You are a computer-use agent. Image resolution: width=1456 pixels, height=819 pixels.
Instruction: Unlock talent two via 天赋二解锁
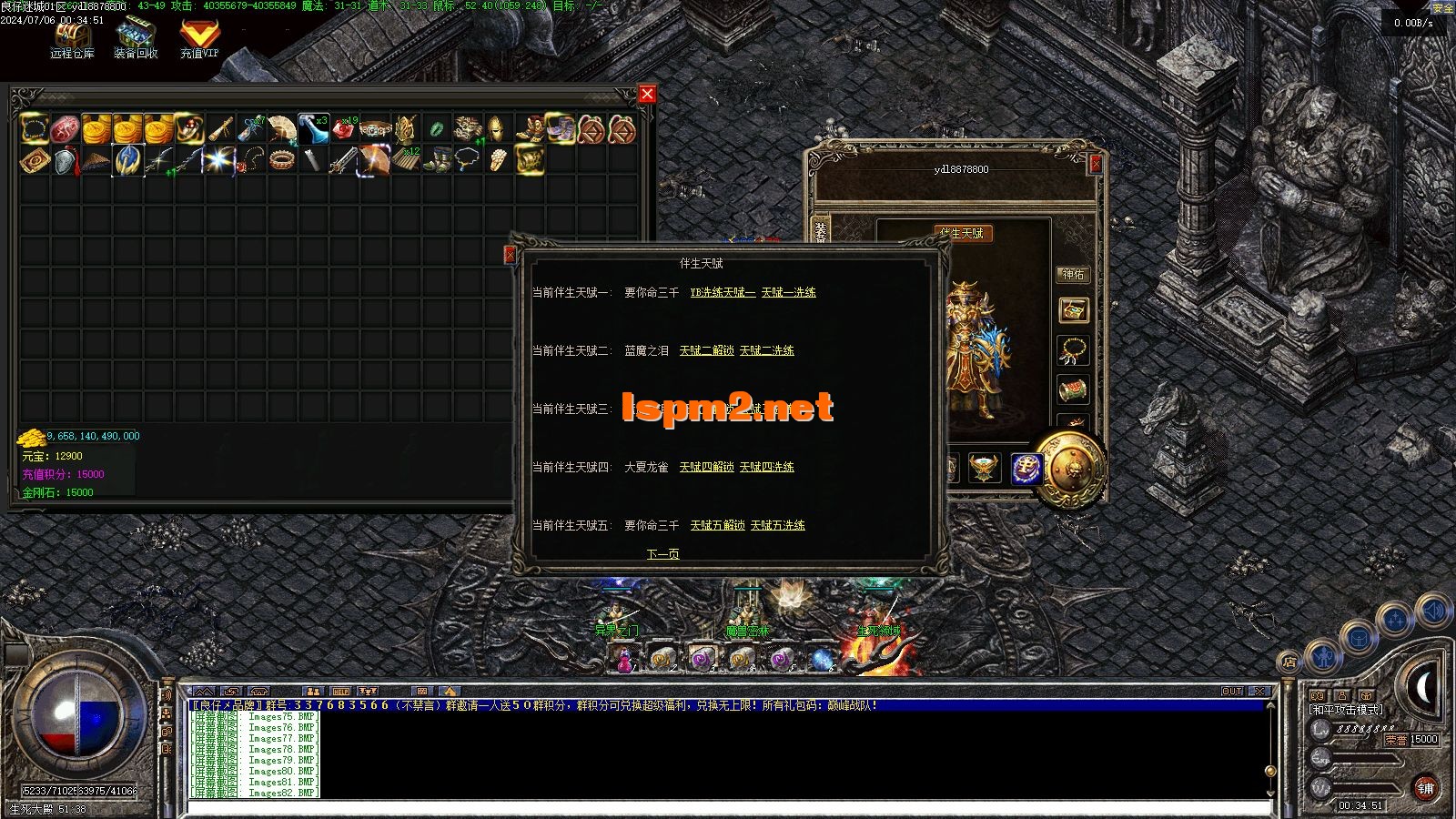tap(706, 350)
